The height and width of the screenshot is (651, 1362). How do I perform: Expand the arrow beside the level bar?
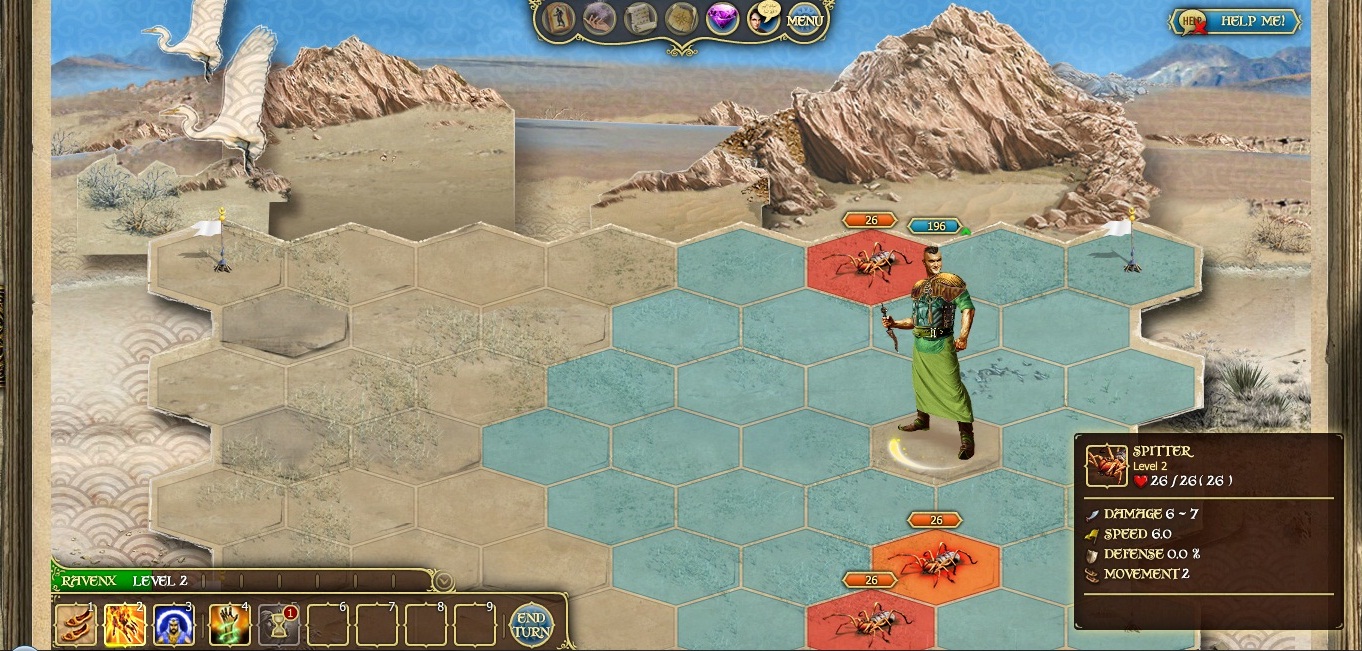(x=444, y=581)
